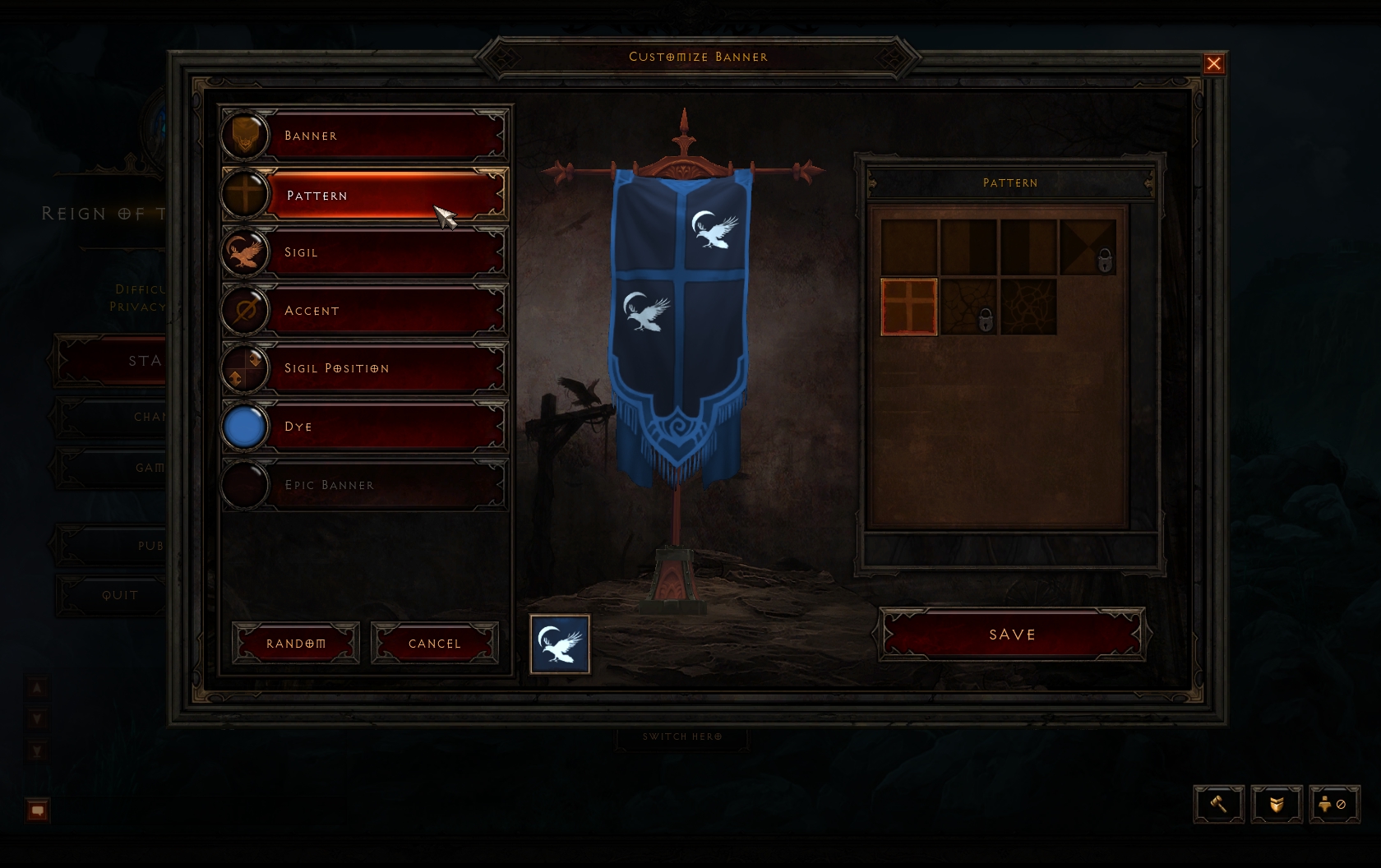Choose the Sigil Position category
This screenshot has width=1381, height=868.
[365, 368]
